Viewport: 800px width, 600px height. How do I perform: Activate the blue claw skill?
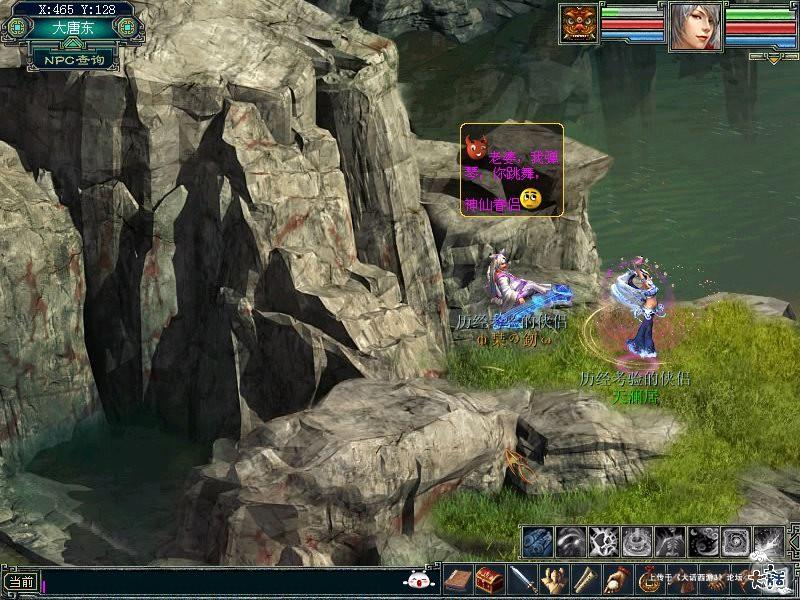click(x=538, y=542)
